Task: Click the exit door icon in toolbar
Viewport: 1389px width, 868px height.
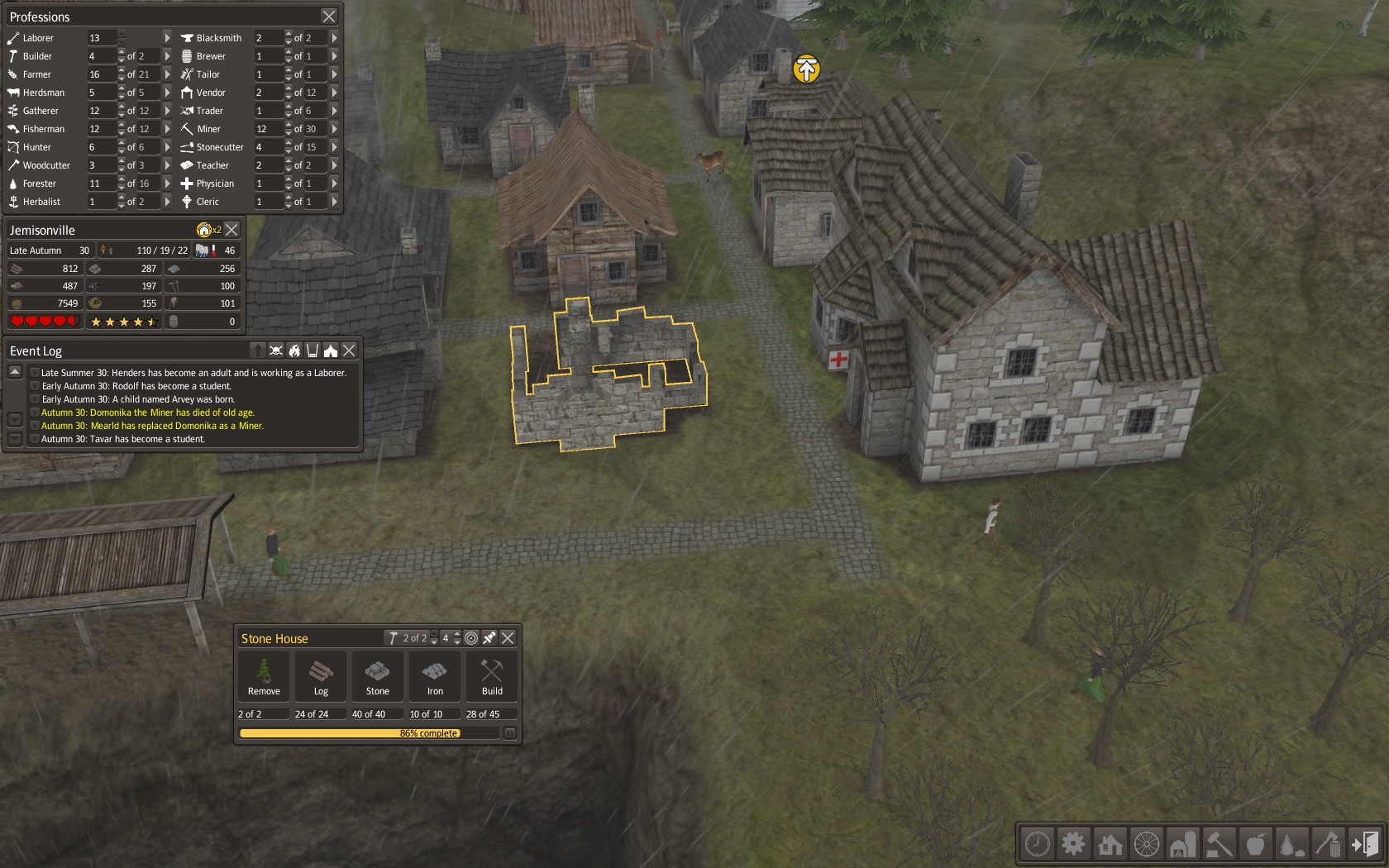Action: click(x=1364, y=844)
